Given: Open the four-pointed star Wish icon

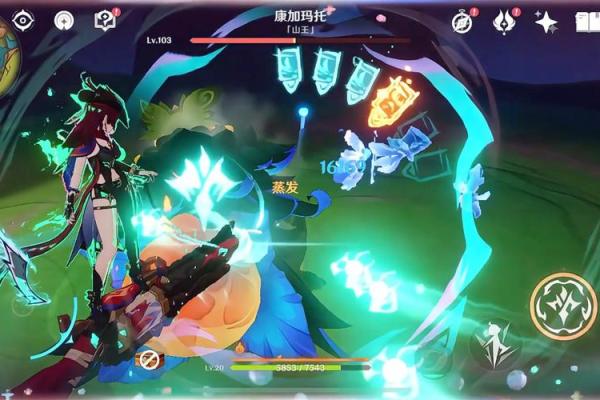Looking at the screenshot, I should tap(546, 22).
